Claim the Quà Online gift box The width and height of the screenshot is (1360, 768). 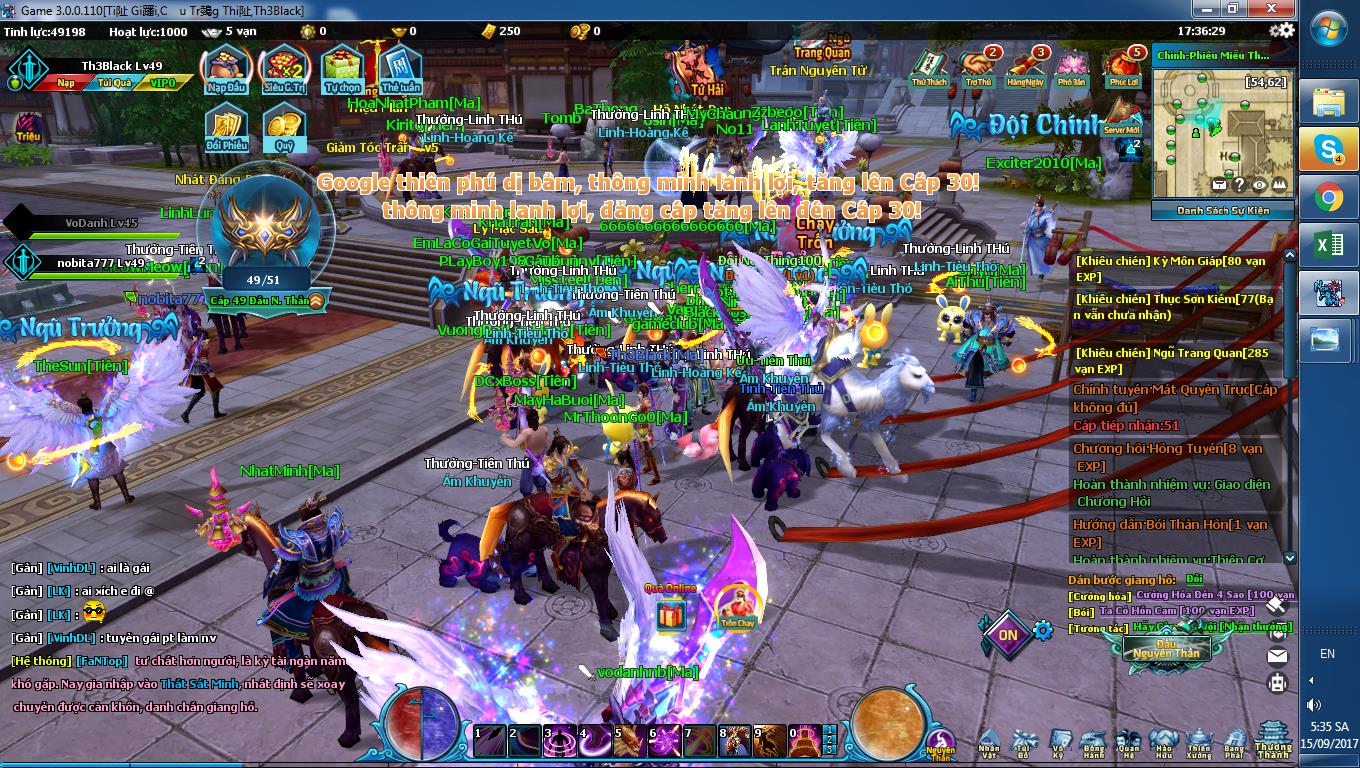pyautogui.click(x=671, y=616)
